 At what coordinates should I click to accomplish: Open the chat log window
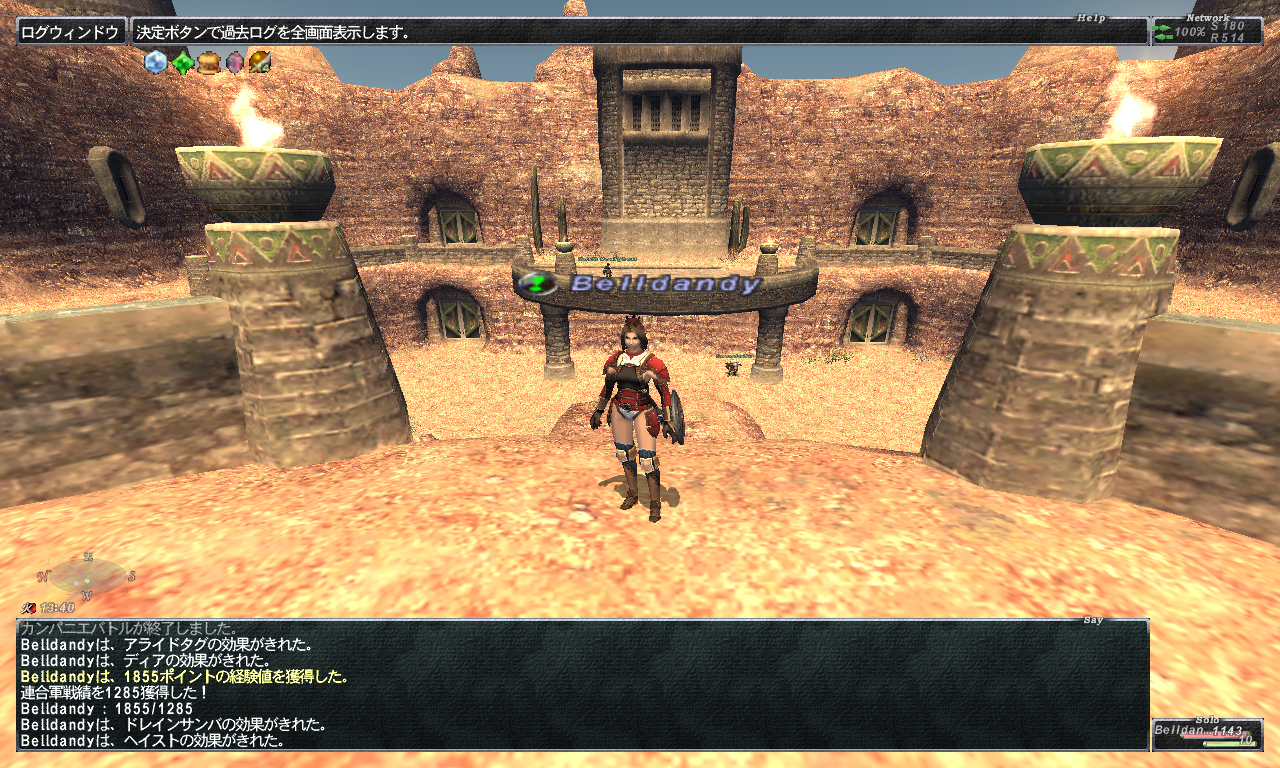(x=582, y=685)
